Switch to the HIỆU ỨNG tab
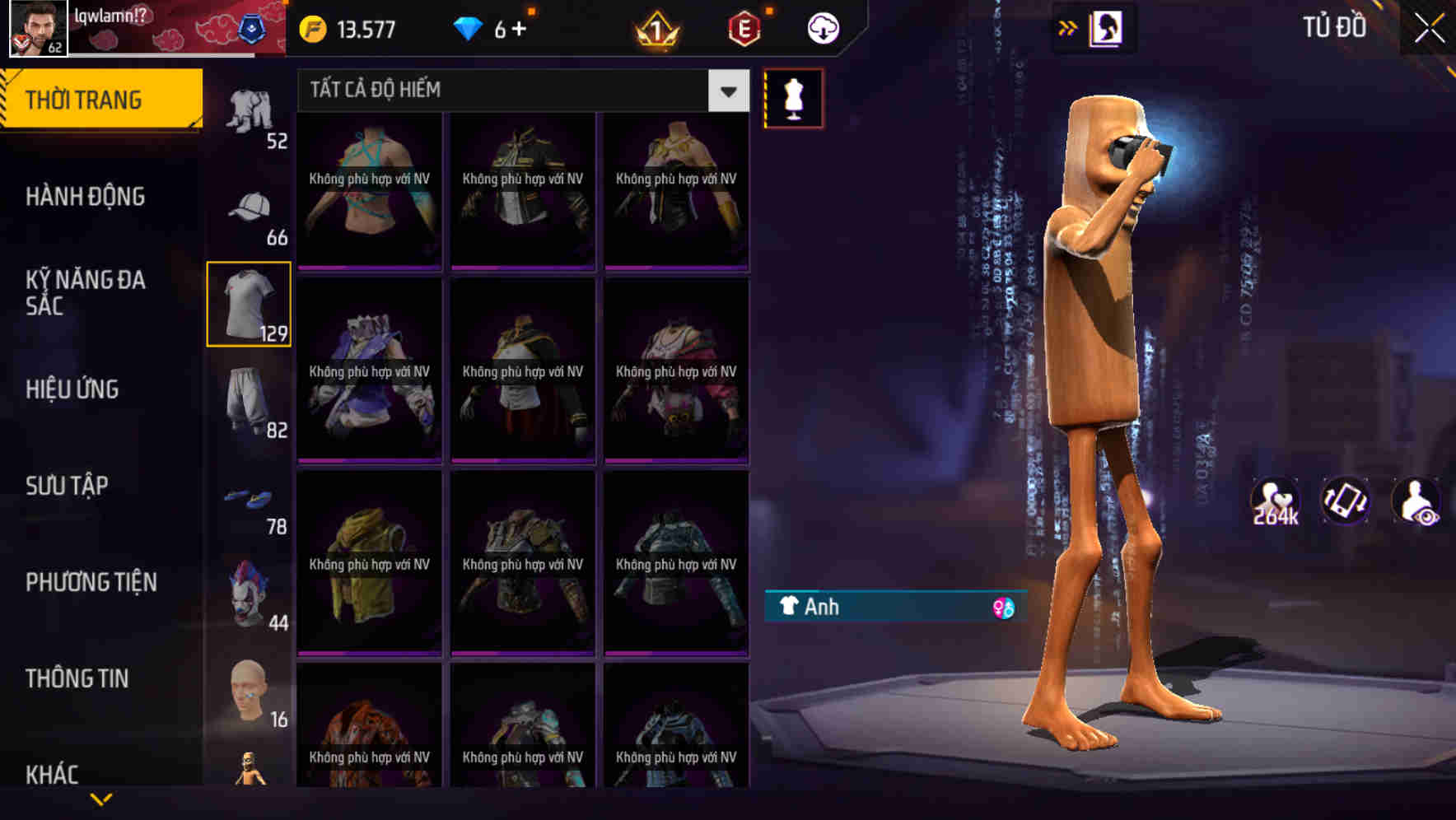1456x820 pixels. [x=72, y=390]
